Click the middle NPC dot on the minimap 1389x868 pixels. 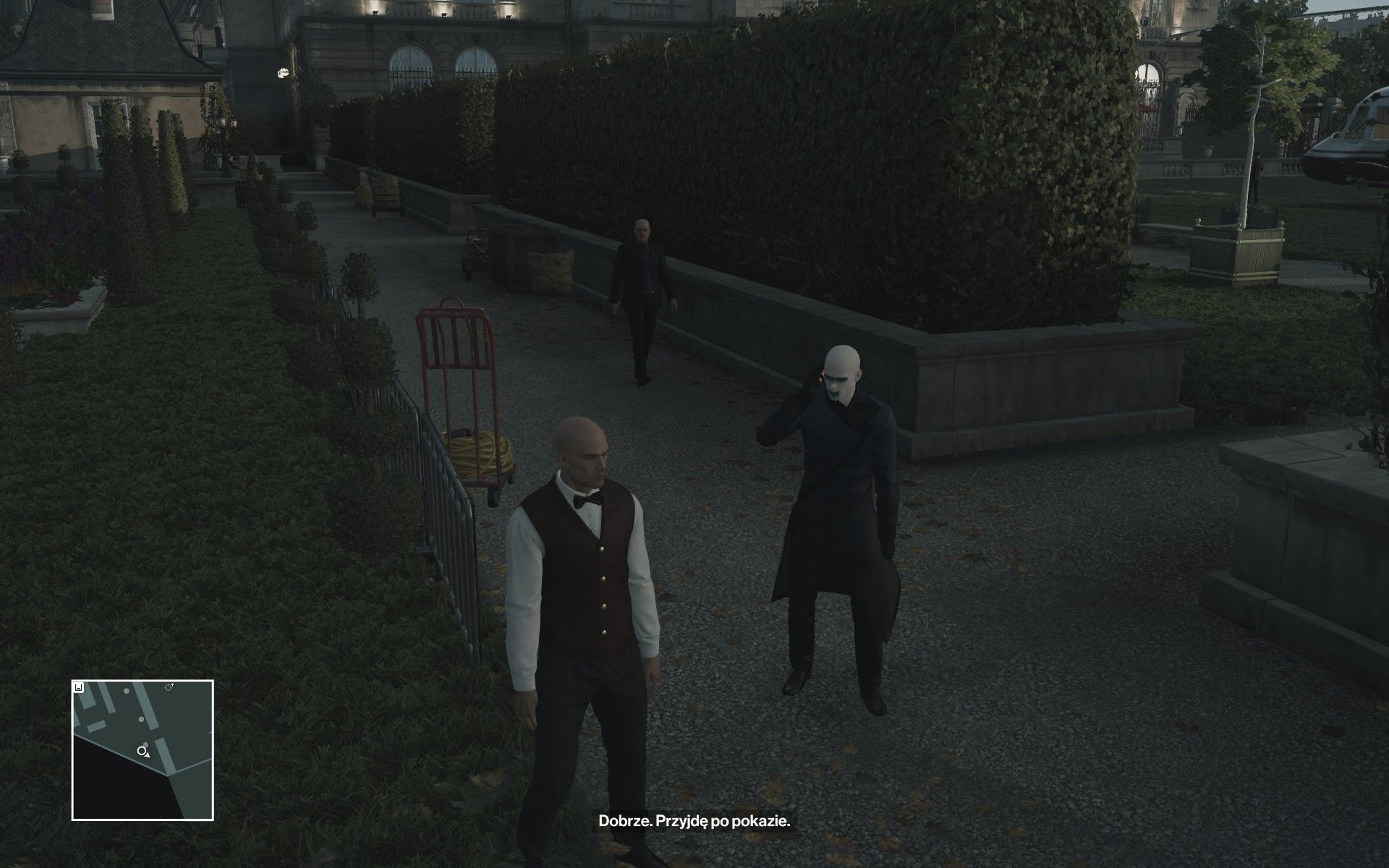[x=141, y=719]
